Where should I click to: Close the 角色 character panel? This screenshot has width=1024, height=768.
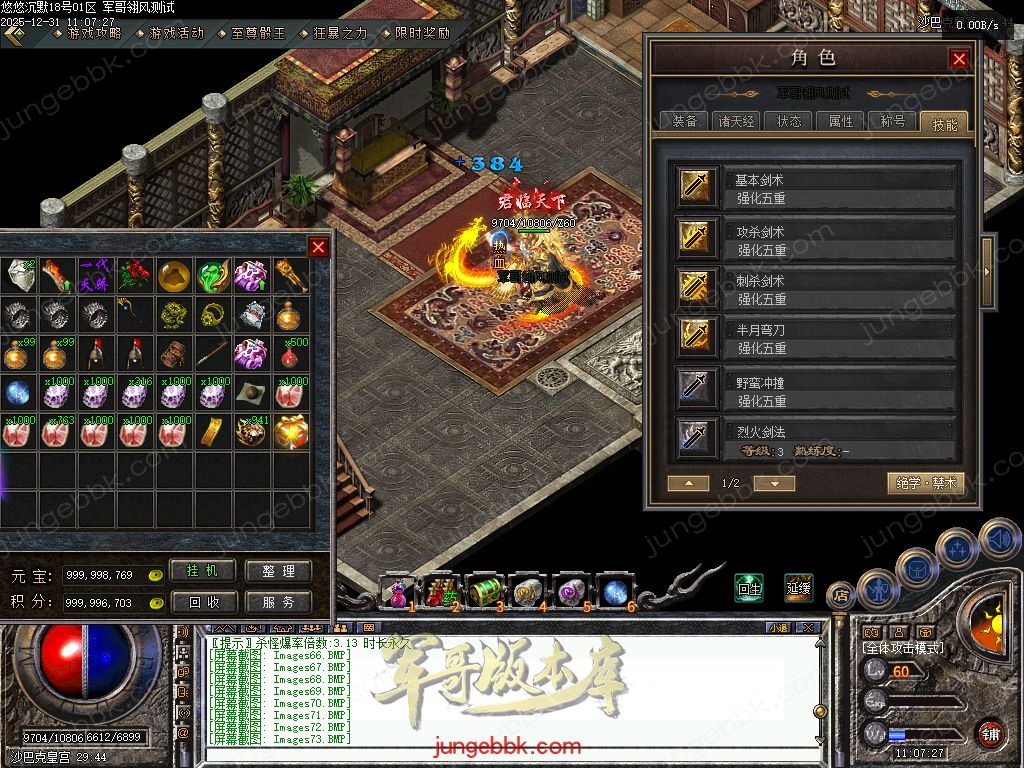(x=959, y=59)
